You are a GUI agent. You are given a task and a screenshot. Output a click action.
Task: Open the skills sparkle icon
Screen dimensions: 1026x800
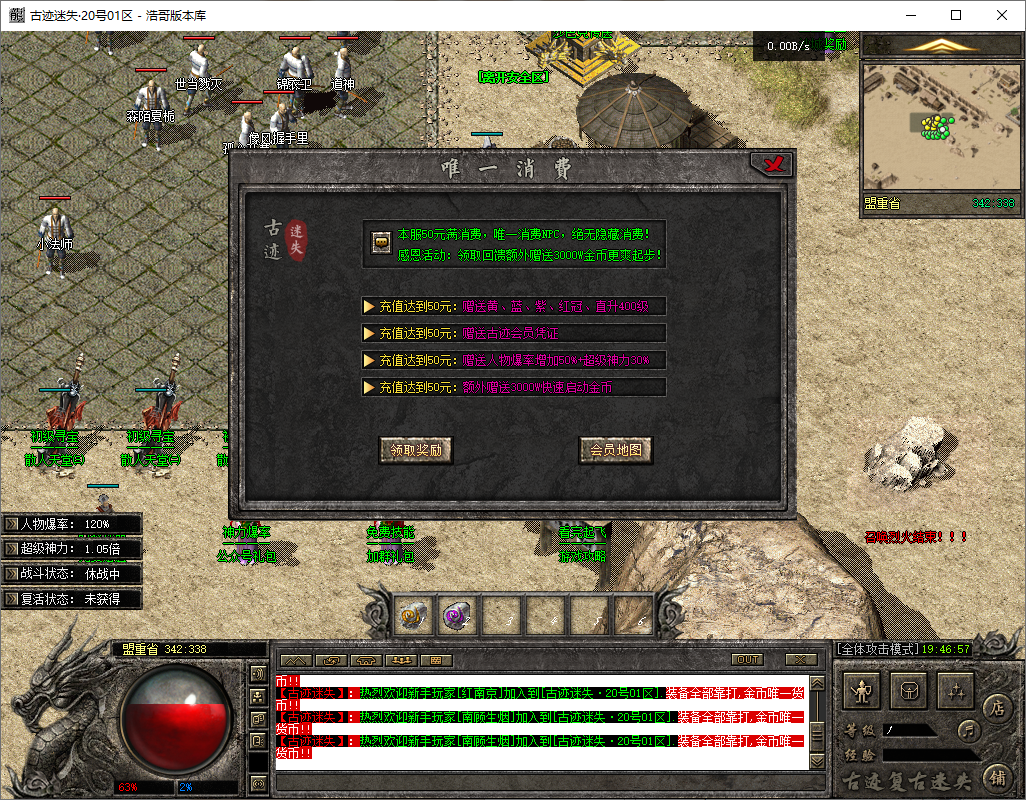click(955, 689)
